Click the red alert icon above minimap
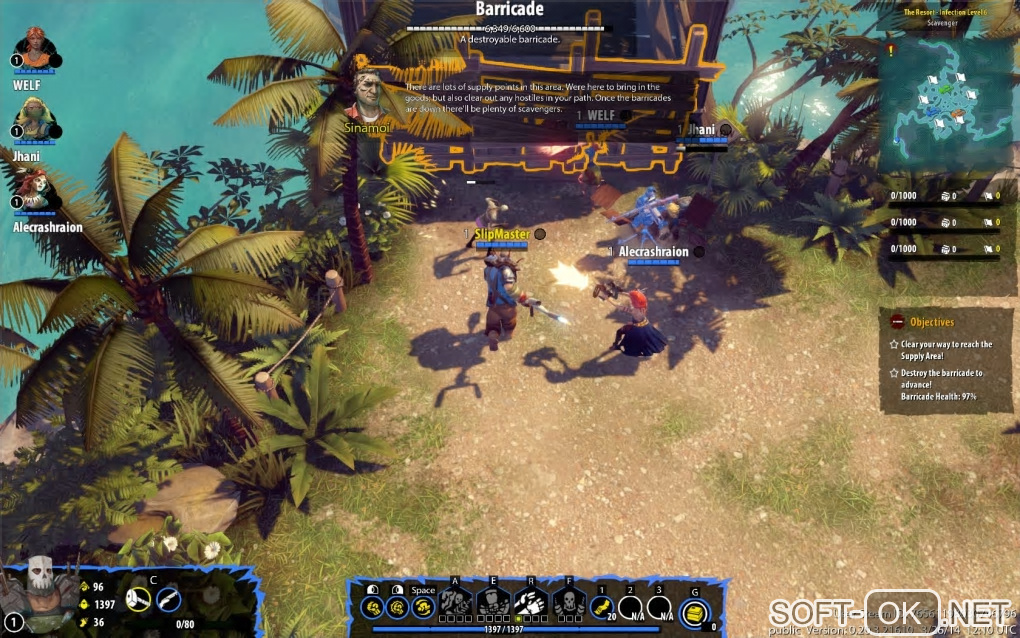Viewport: 1020px width, 638px height. [x=890, y=47]
